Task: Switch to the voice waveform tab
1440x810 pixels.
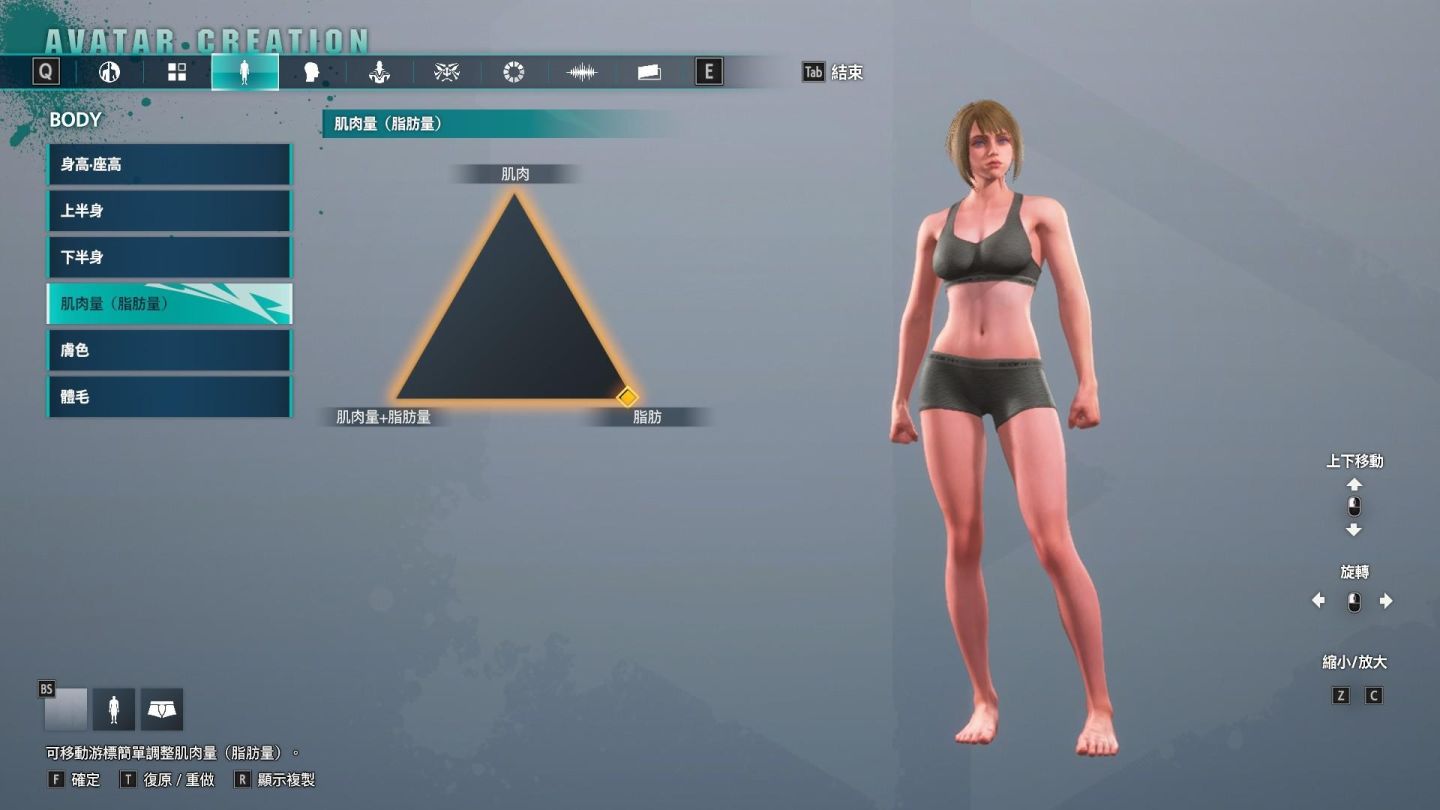Action: [x=581, y=72]
